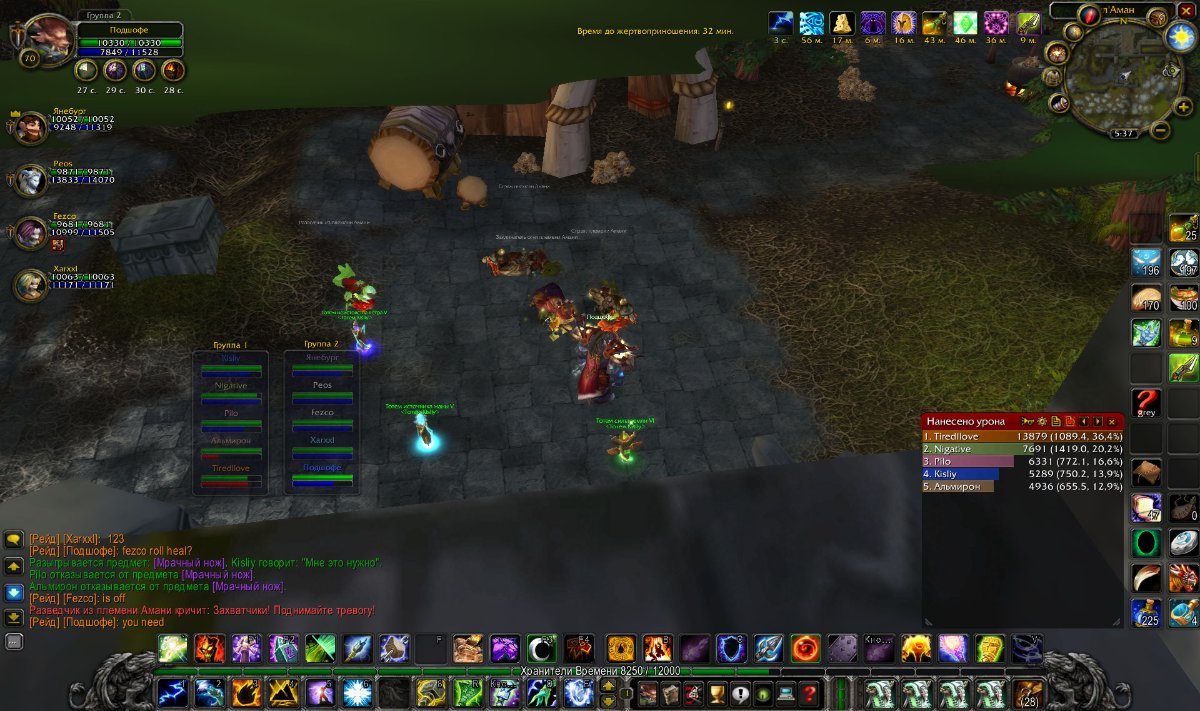
Task: Open the computer icon game menu
Action: 786,693
